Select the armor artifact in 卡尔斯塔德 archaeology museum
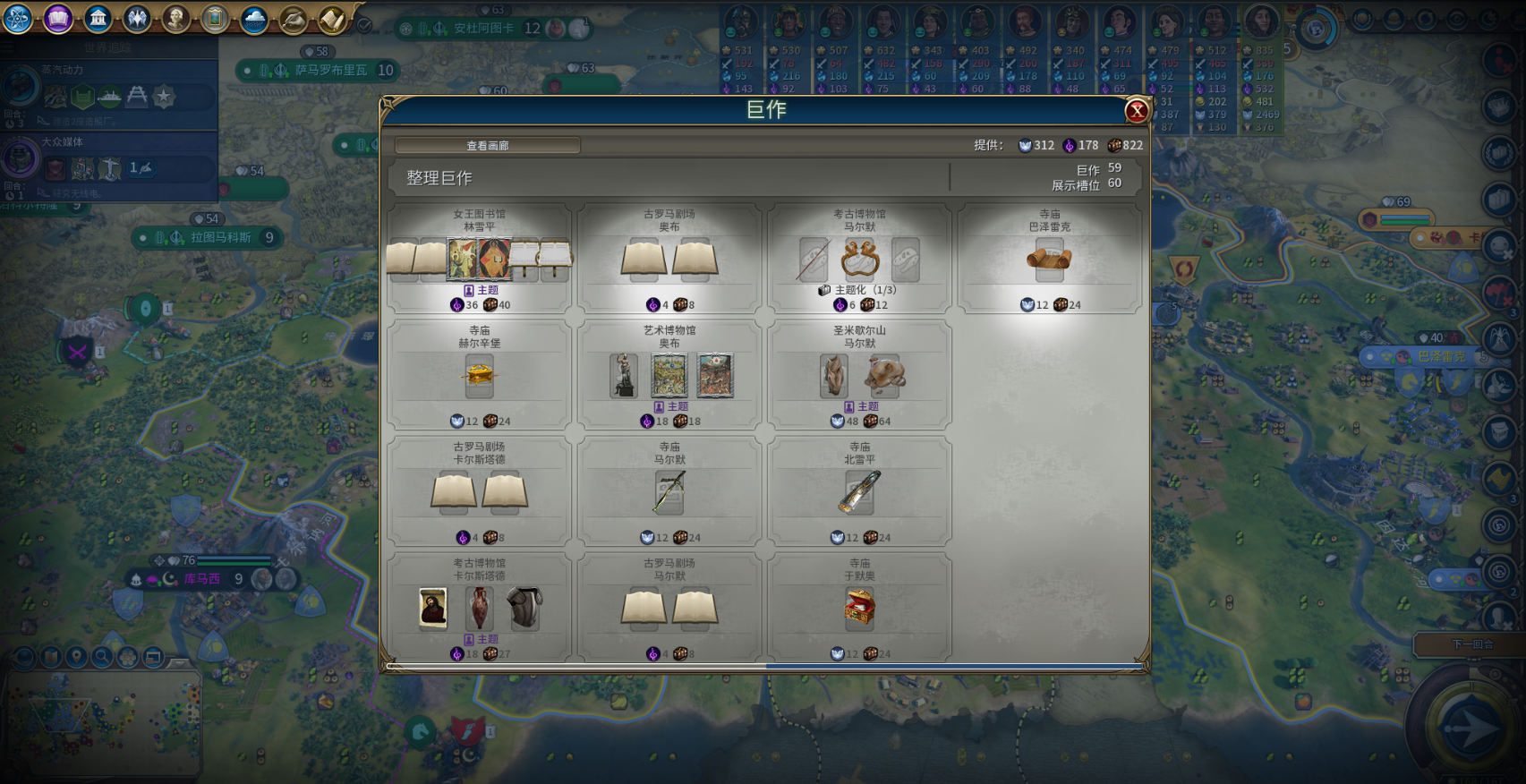The image size is (1526, 784). 524,608
